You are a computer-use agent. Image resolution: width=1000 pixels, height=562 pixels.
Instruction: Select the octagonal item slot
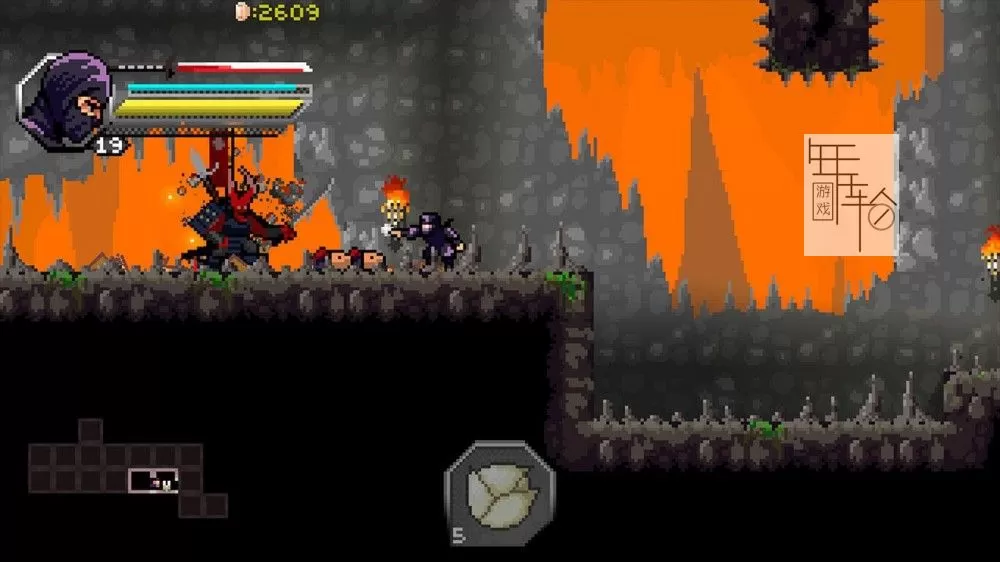498,492
